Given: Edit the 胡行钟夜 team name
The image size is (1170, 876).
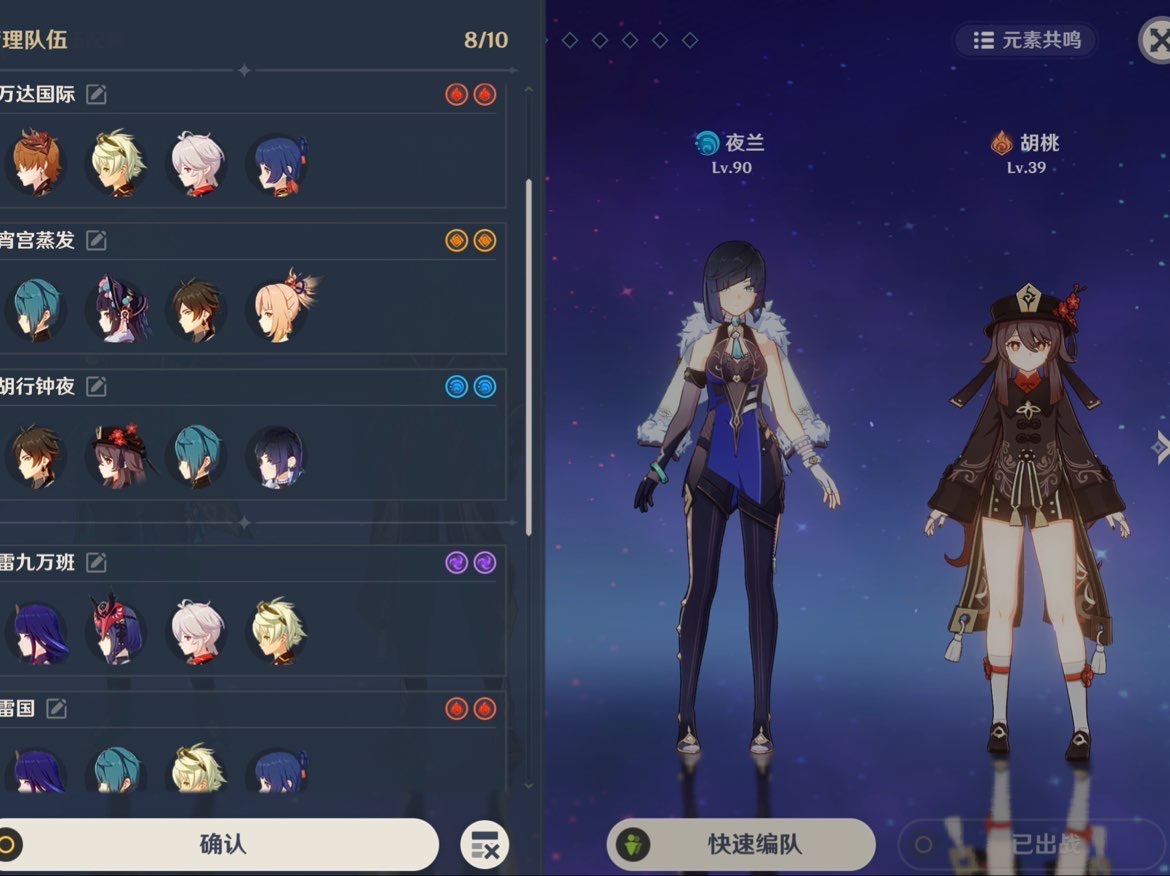Looking at the screenshot, I should tap(96, 386).
